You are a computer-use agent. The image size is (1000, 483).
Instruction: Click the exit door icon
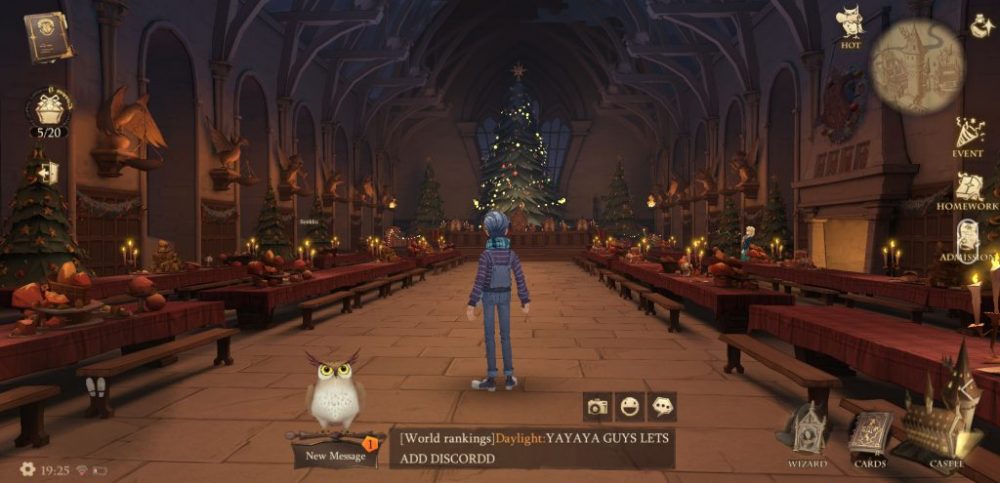47,173
